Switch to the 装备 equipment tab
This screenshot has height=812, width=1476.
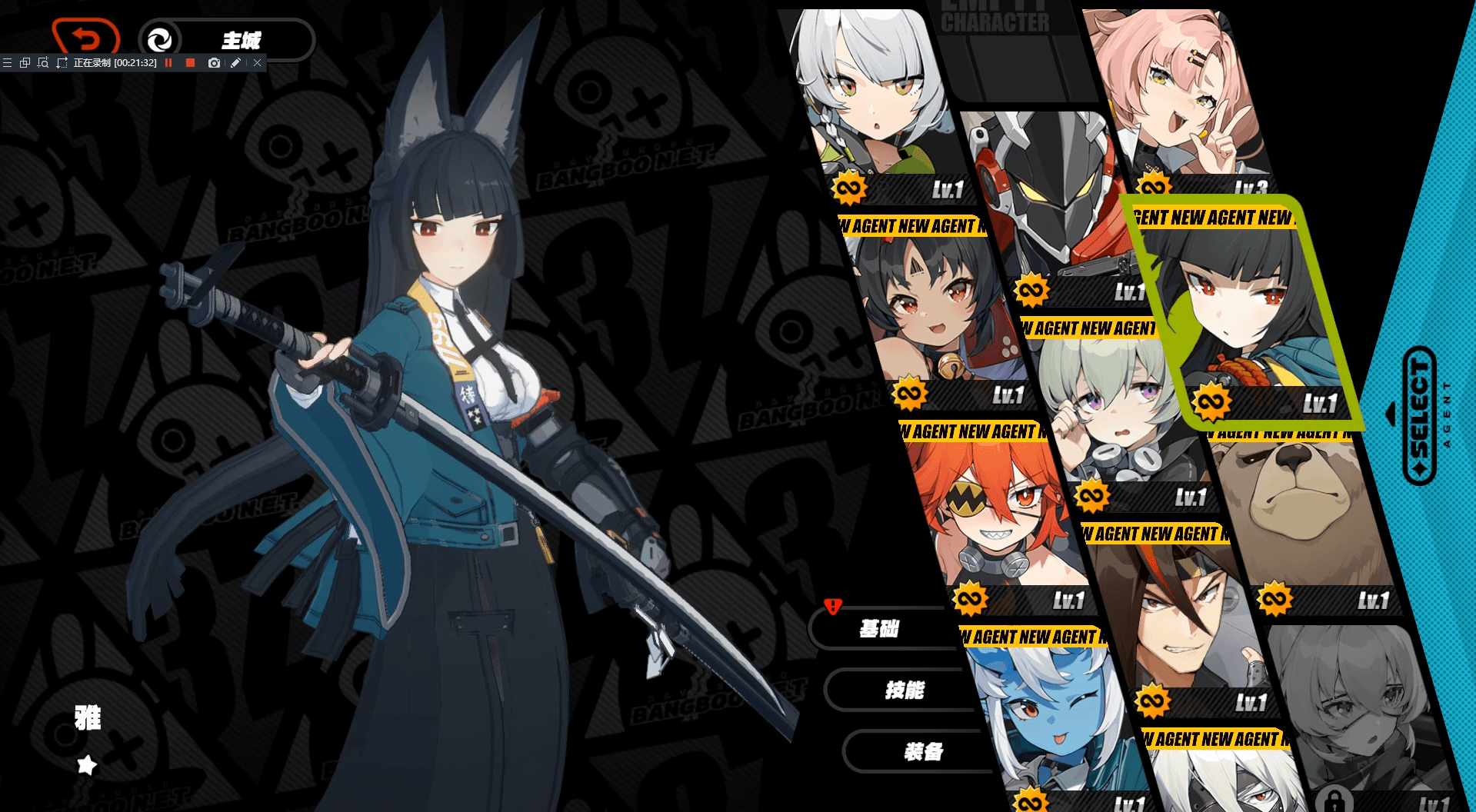(922, 752)
